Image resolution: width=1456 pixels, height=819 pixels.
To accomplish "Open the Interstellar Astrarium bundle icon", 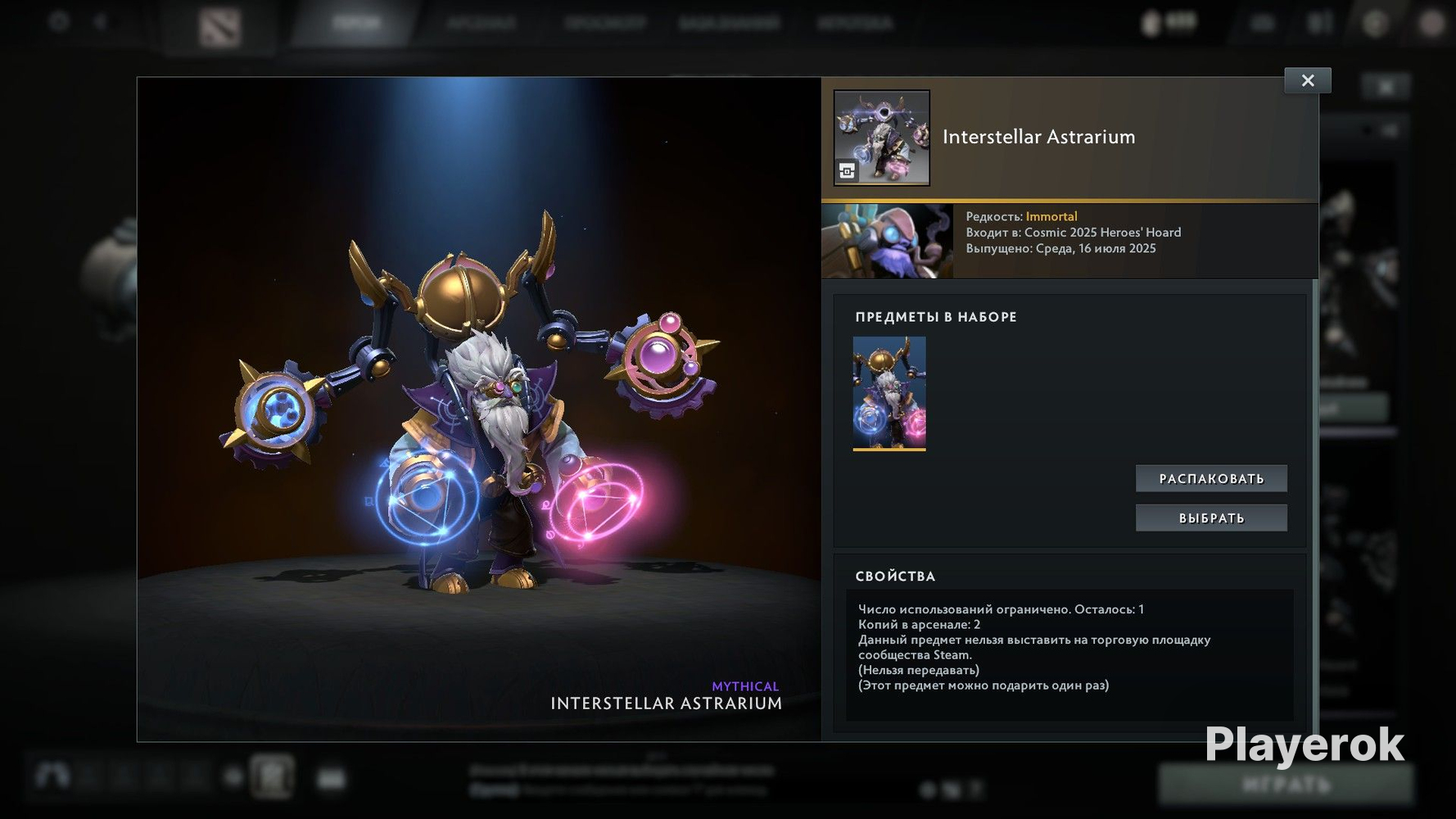I will [x=881, y=138].
